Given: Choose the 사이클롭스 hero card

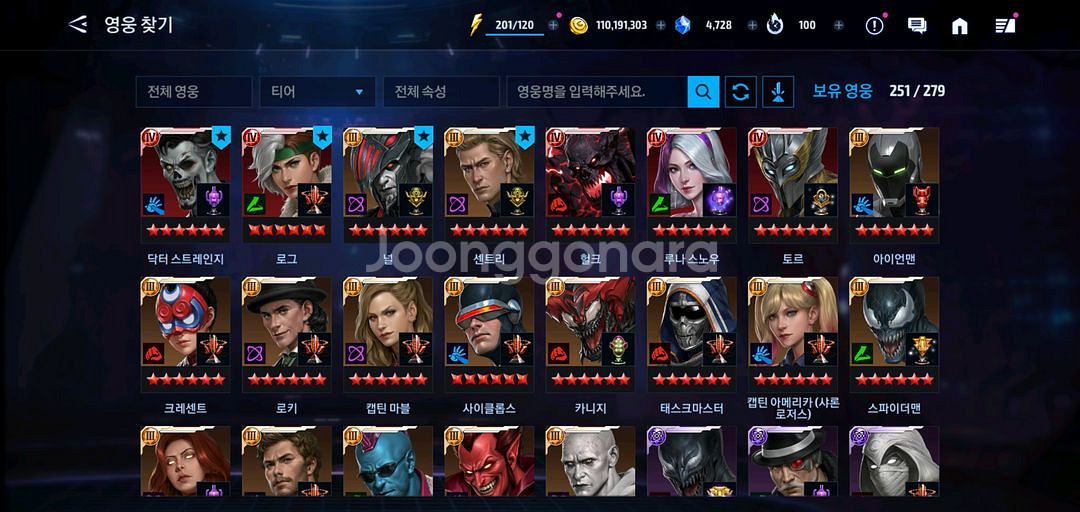Looking at the screenshot, I should point(489,333).
